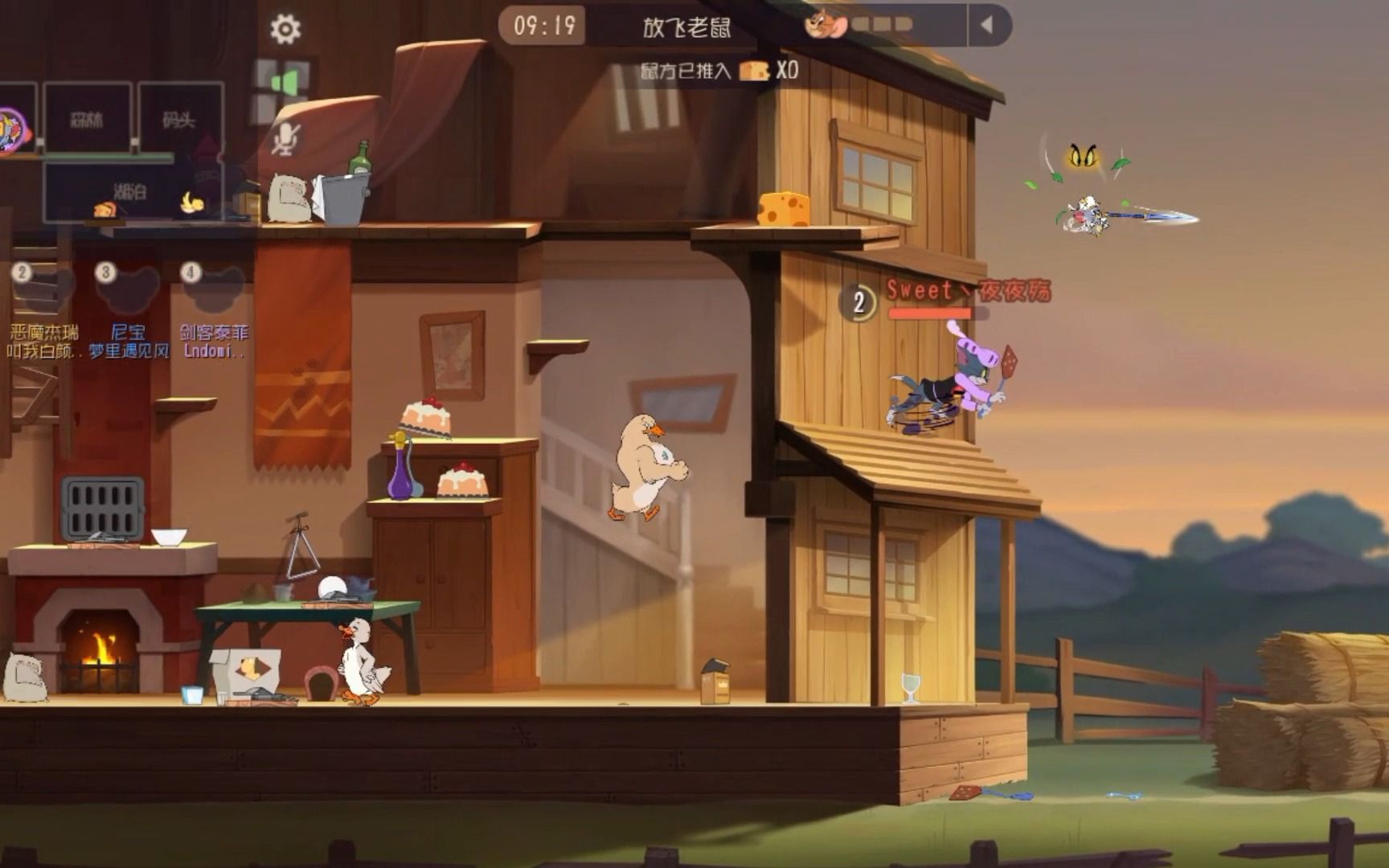The width and height of the screenshot is (1389, 868).
Task: Select the 森林 room on the minimap
Action: 87,120
